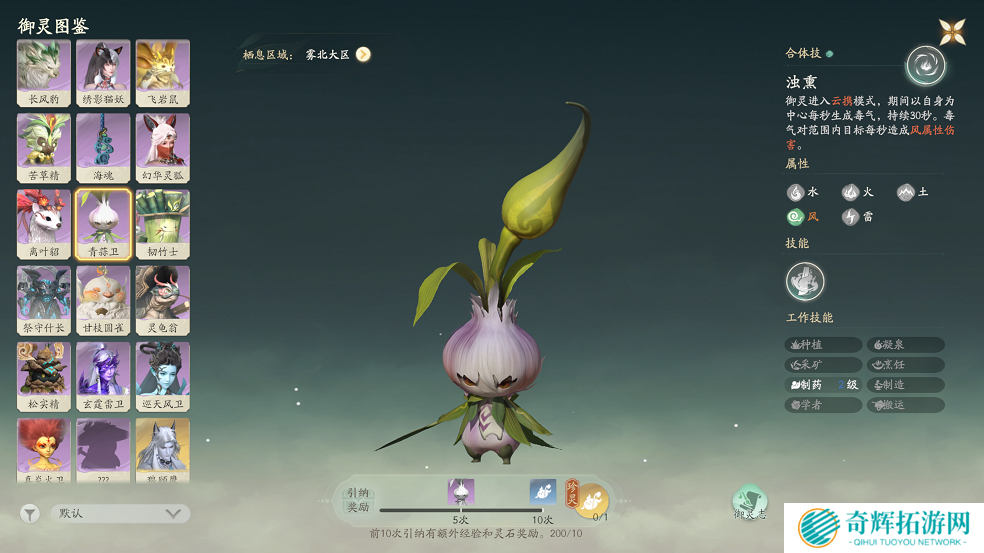984x553 pixels.
Task: Select the 离叶貂 spirit card
Action: pyautogui.click(x=44, y=223)
